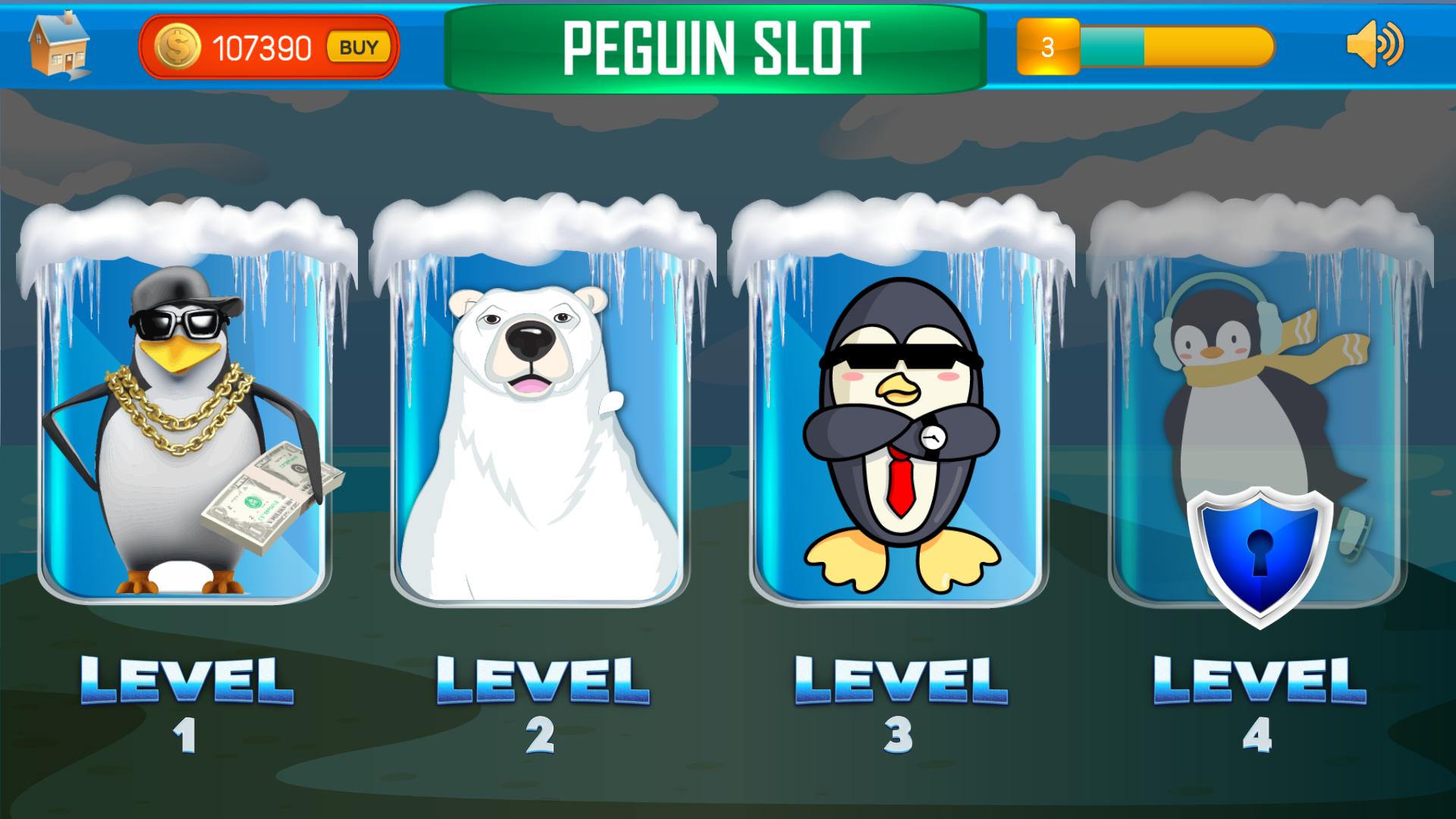Screen dimensions: 1456x819
Task: Select the coin icon next to the balance
Action: pos(176,47)
